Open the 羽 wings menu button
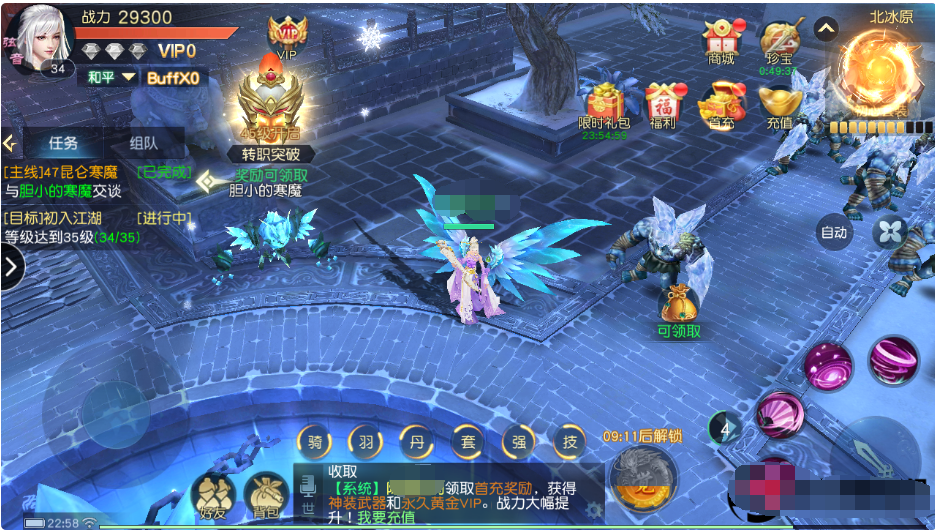Image resolution: width=935 pixels, height=530 pixels. click(365, 441)
